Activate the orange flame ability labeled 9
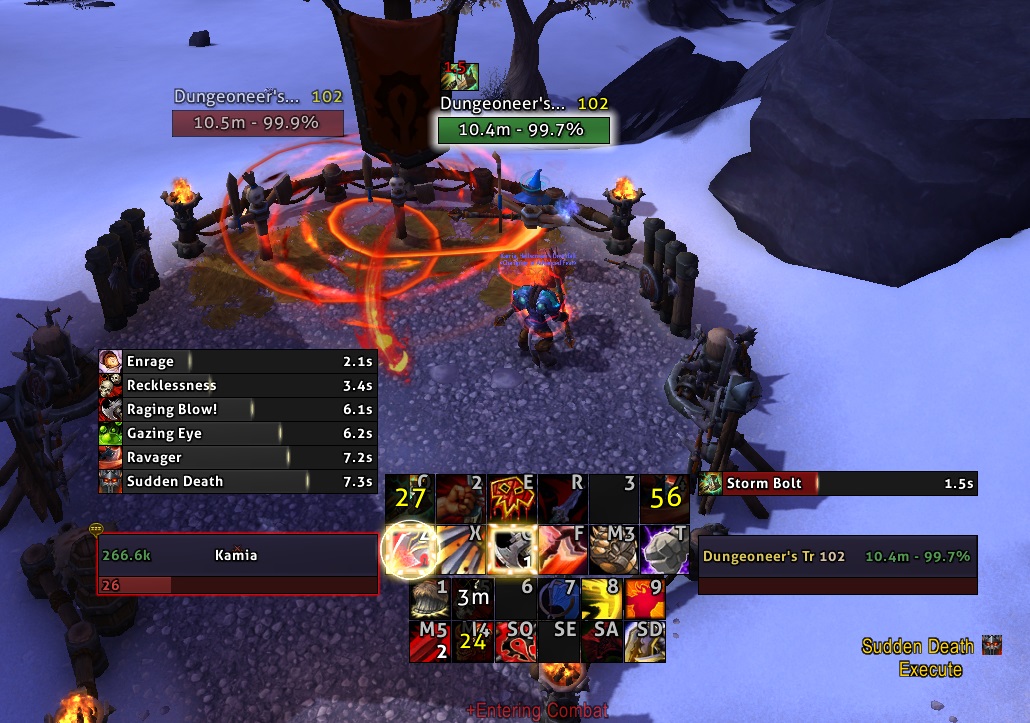 tap(644, 598)
